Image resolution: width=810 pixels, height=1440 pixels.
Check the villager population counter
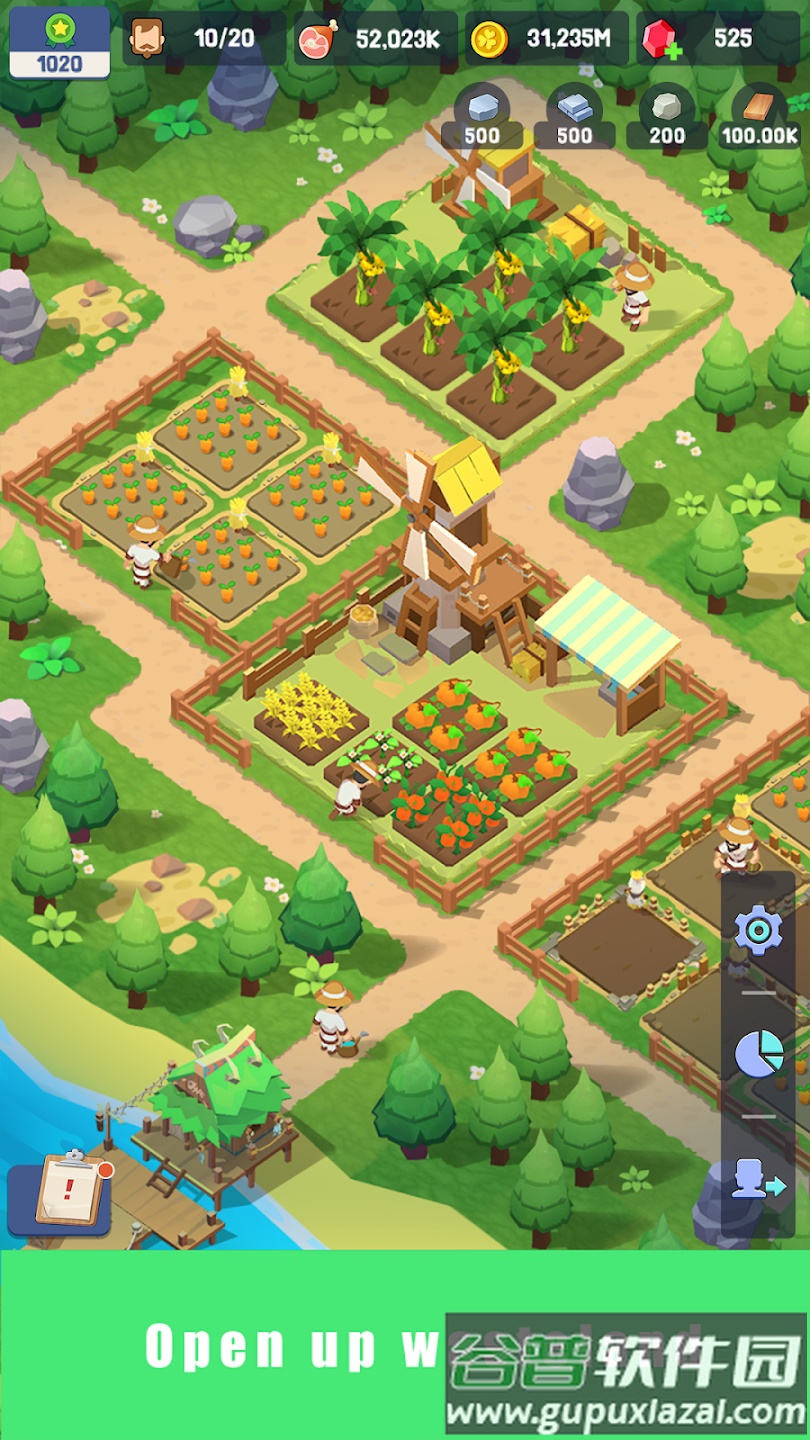[x=203, y=39]
